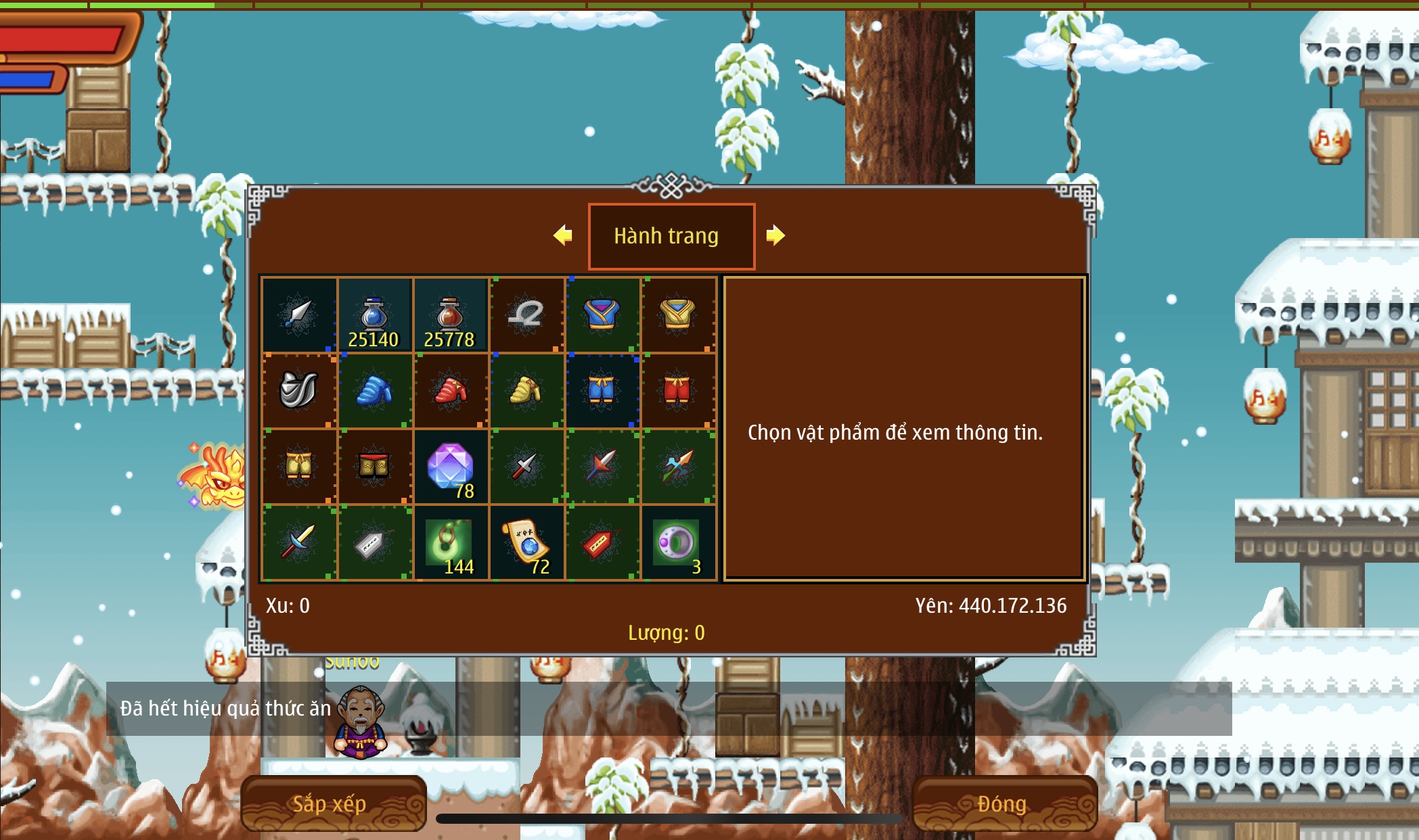
Task: Go to the previous tab with left arrow
Action: pyautogui.click(x=563, y=235)
